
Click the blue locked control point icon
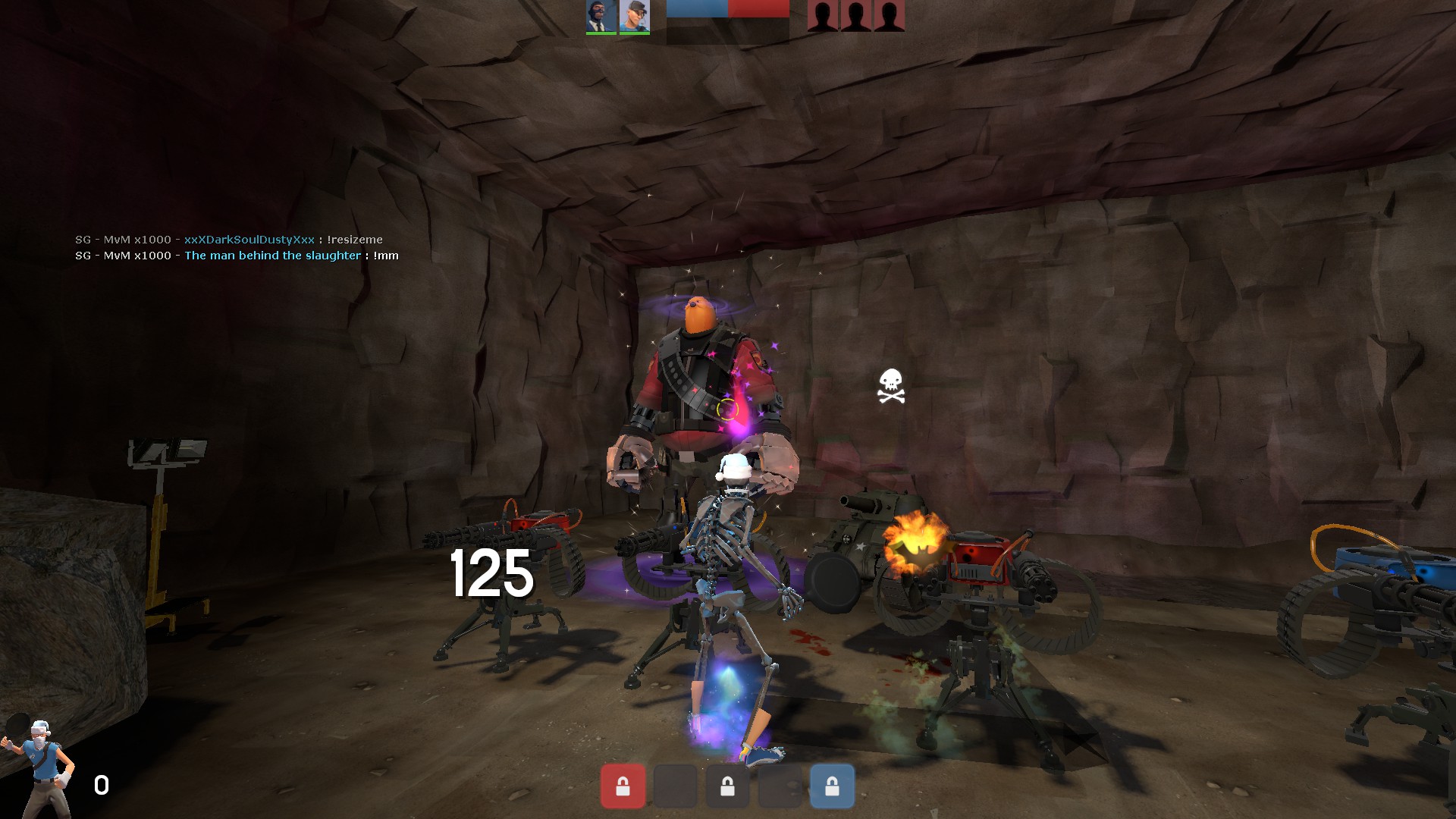pyautogui.click(x=832, y=786)
